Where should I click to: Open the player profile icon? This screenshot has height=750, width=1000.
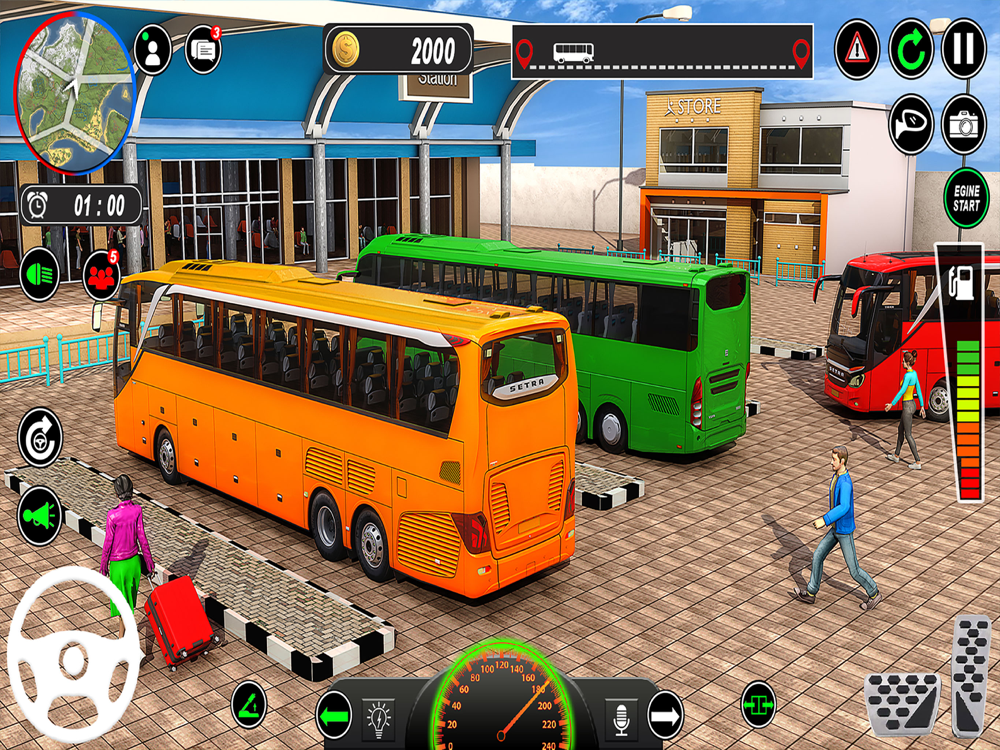pos(152,49)
